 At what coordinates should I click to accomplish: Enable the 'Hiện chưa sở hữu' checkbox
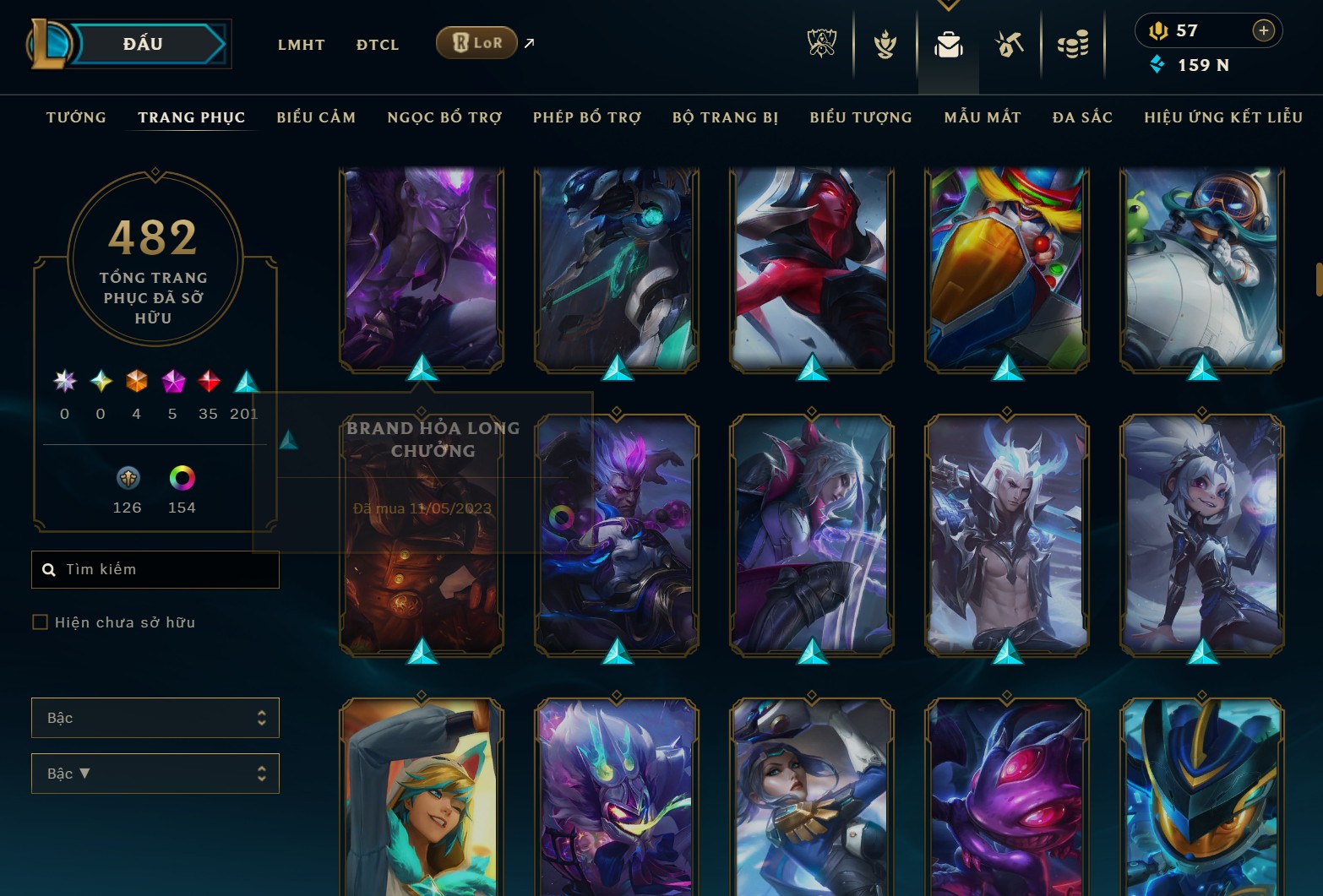[x=40, y=622]
